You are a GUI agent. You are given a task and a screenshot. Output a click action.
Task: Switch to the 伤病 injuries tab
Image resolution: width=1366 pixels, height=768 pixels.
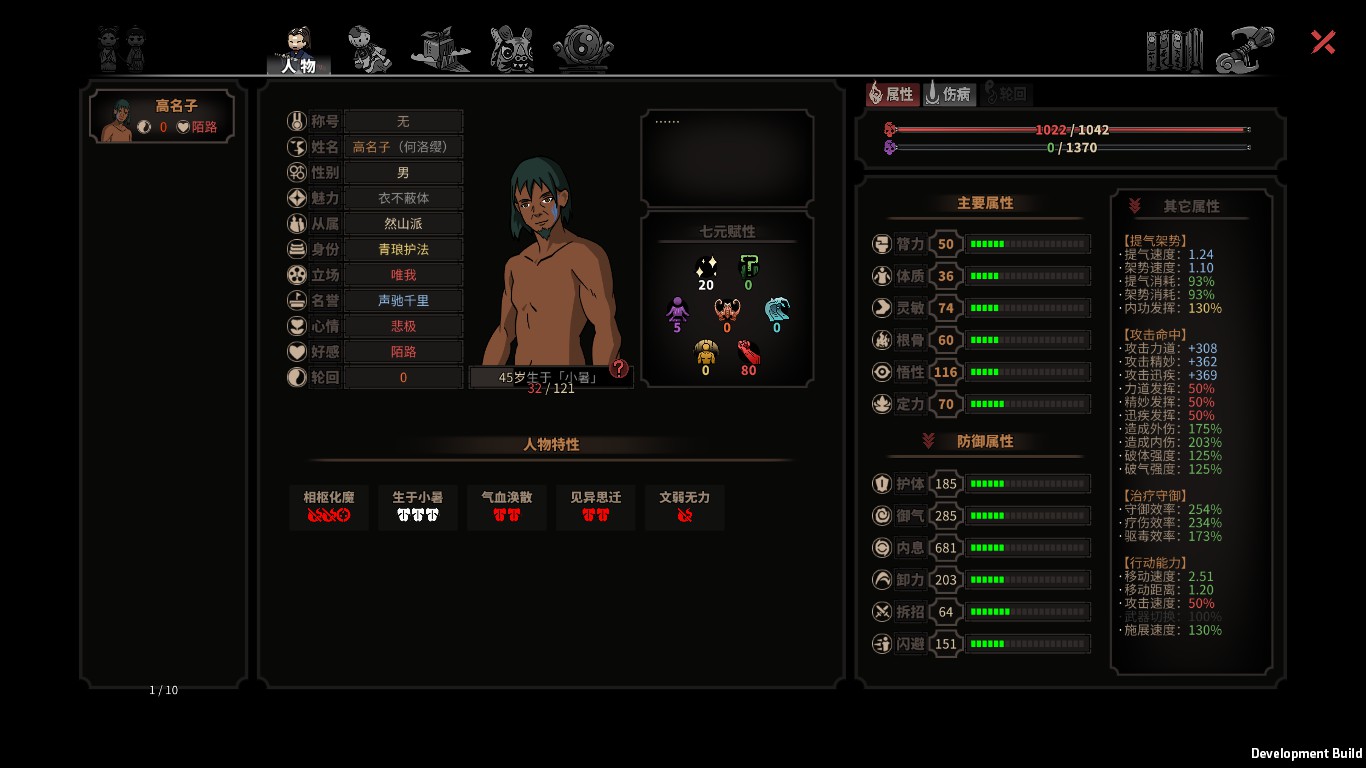tap(949, 94)
